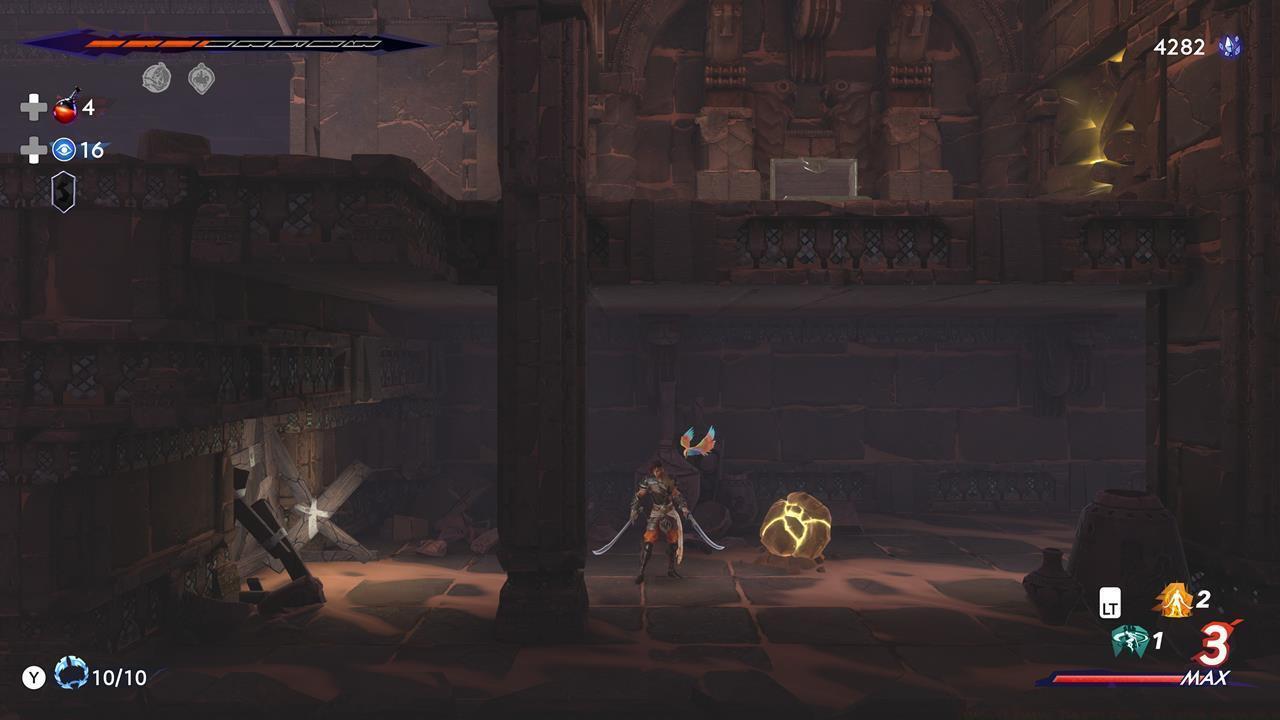Click the chest on the upper stone ledge
Viewport: 1280px width, 720px height.
pyautogui.click(x=813, y=176)
